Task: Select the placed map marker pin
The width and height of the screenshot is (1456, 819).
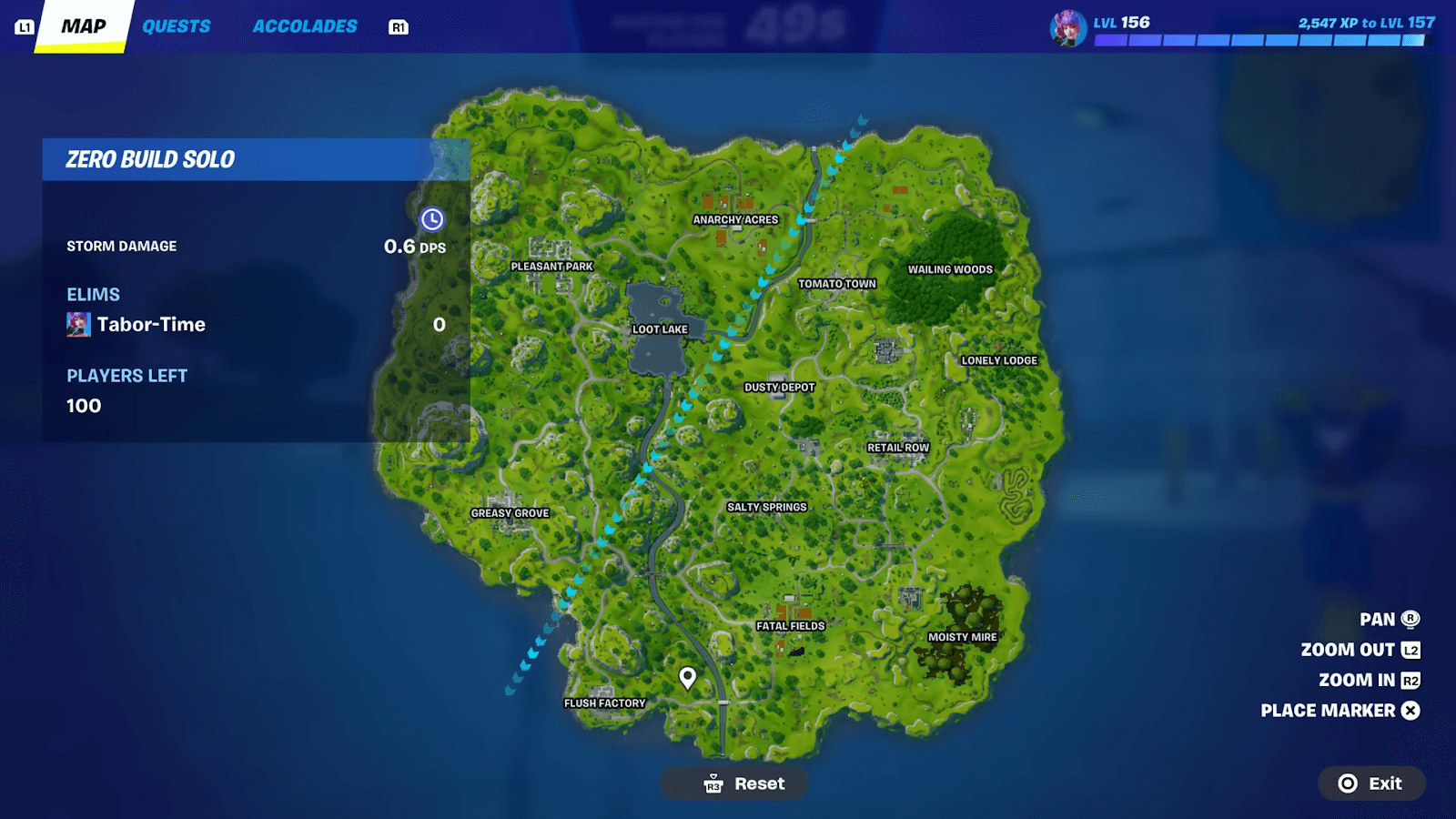Action: coord(687,677)
